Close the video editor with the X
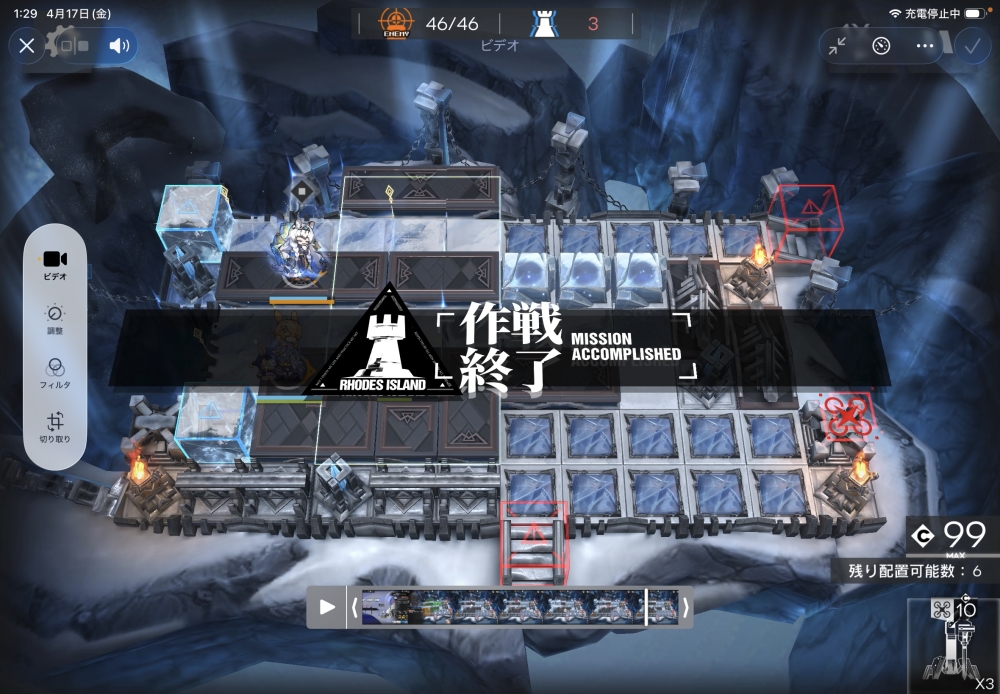The image size is (1000, 694). (27, 46)
